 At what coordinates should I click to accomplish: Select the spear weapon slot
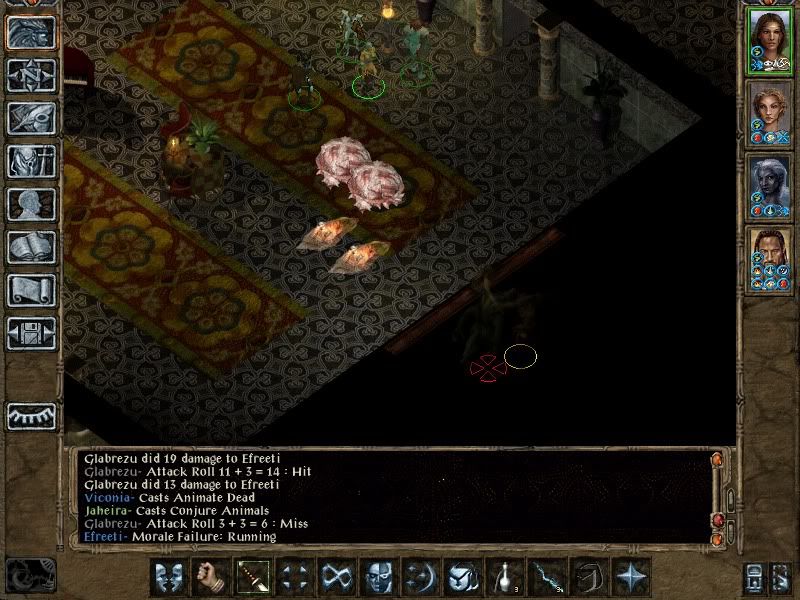click(250, 577)
